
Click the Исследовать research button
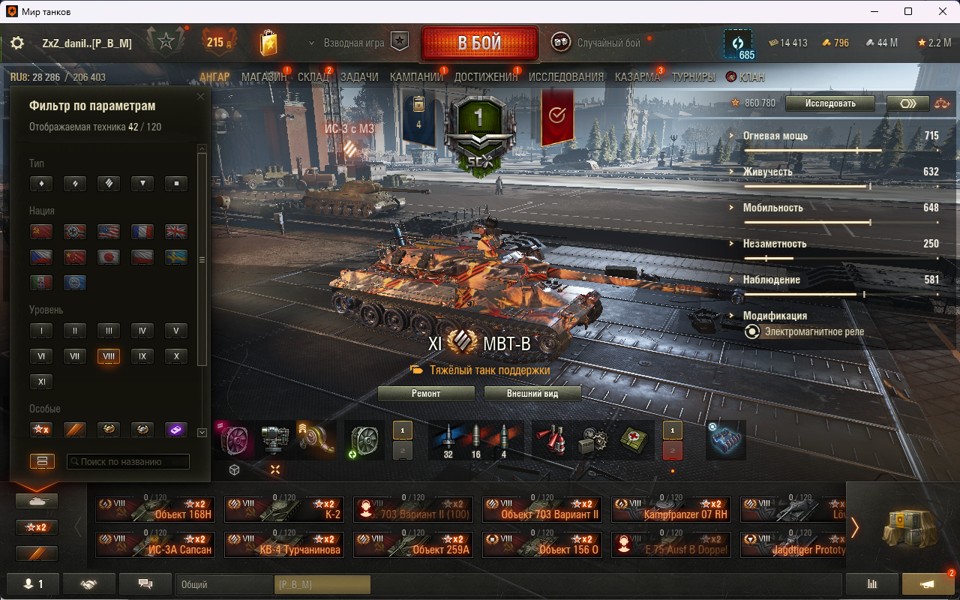click(x=829, y=103)
